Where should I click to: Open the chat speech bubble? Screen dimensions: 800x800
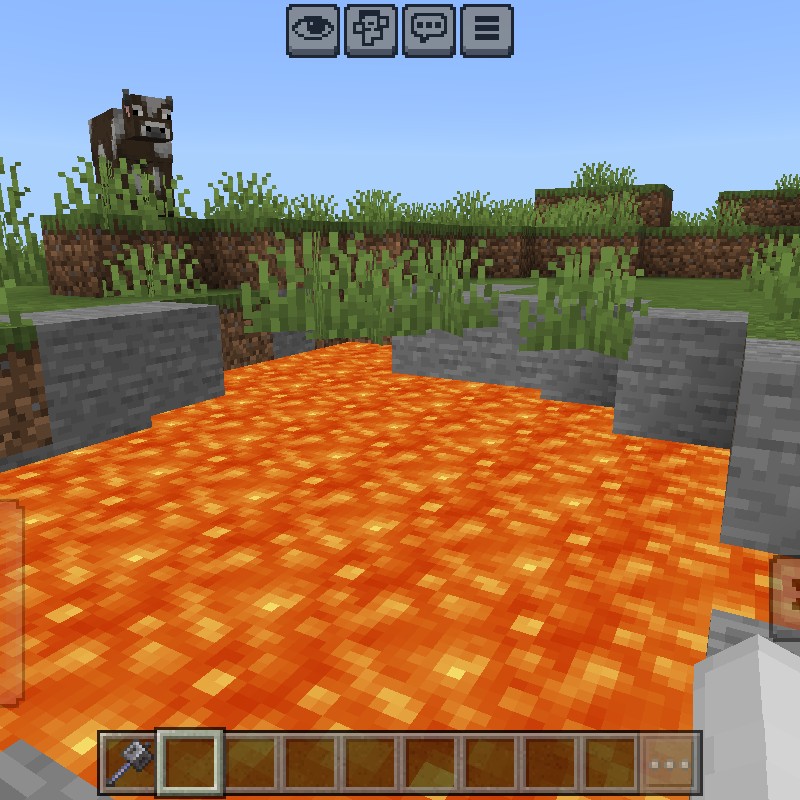(429, 28)
